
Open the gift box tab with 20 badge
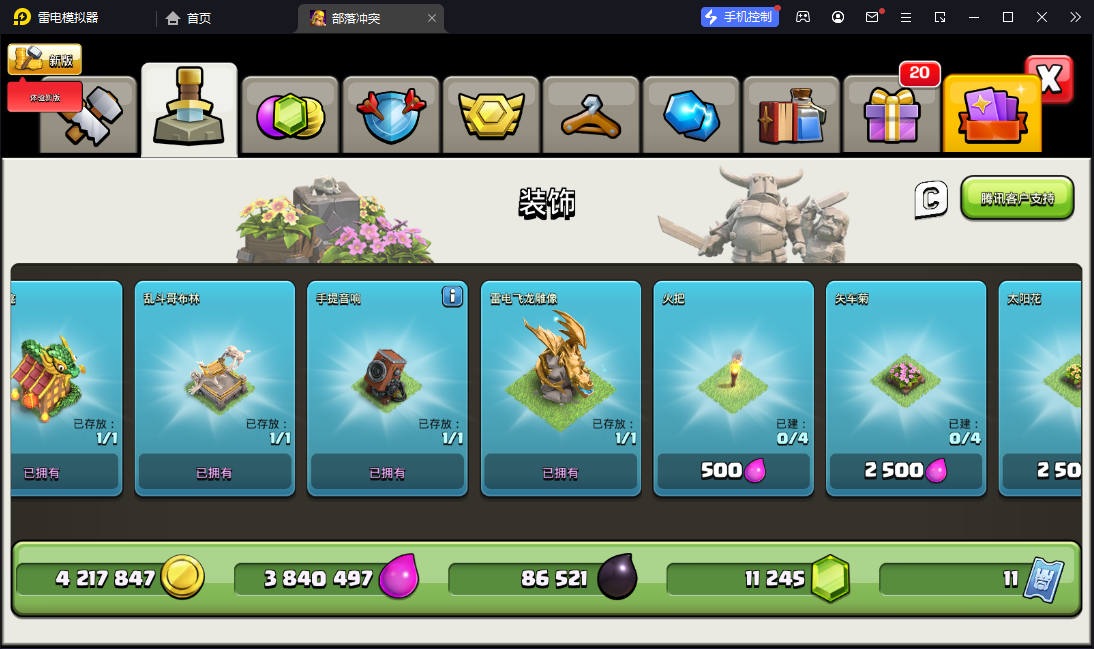click(x=891, y=116)
